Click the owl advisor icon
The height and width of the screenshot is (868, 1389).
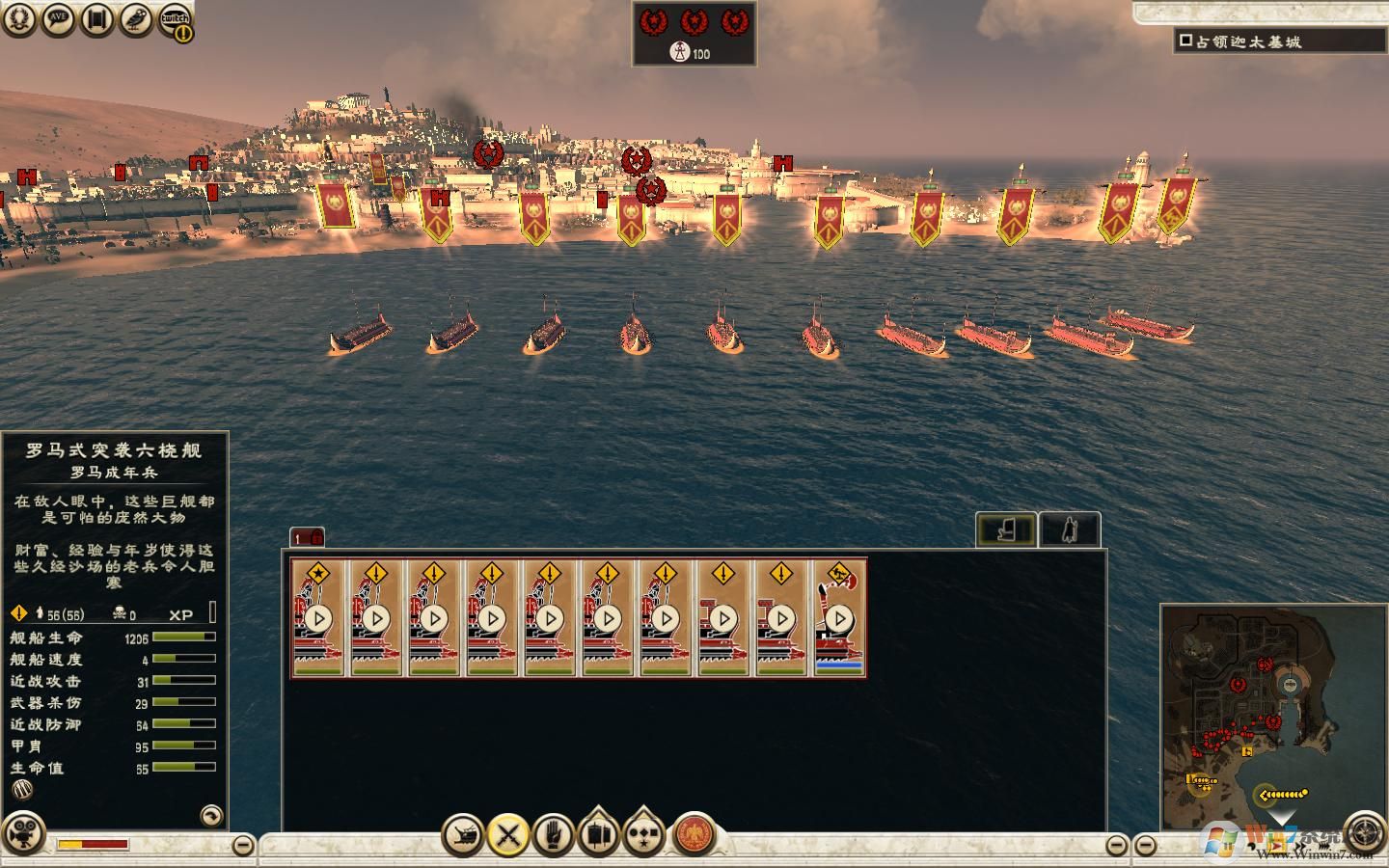[x=136, y=20]
